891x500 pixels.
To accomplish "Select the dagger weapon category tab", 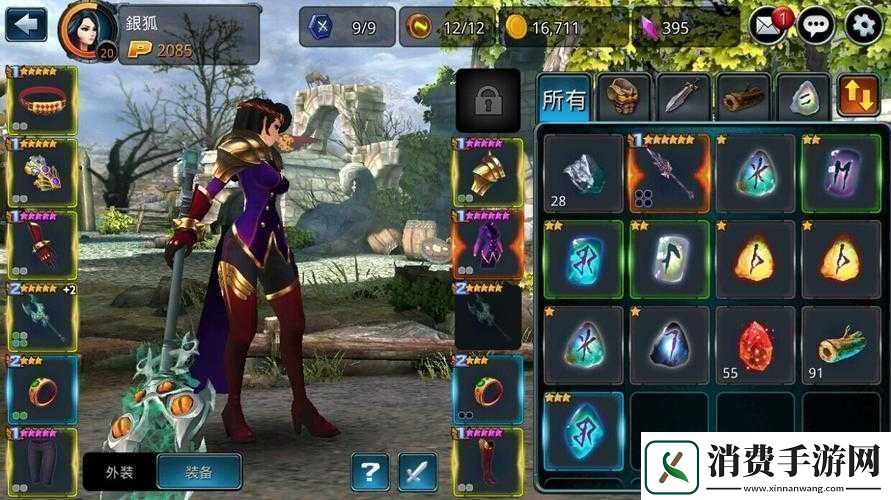I will 684,98.
